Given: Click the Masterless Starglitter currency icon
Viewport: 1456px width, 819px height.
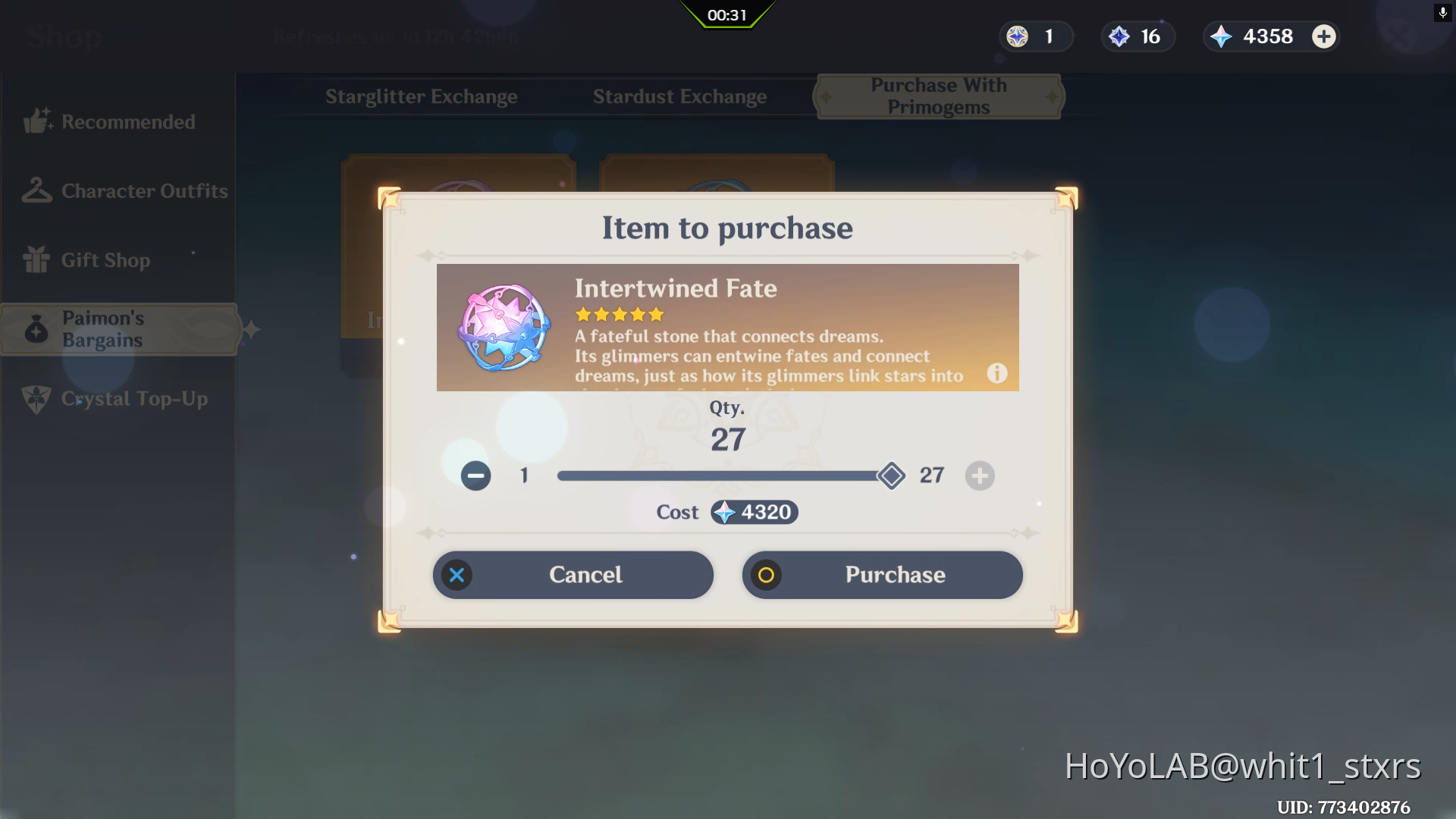Looking at the screenshot, I should (1016, 36).
